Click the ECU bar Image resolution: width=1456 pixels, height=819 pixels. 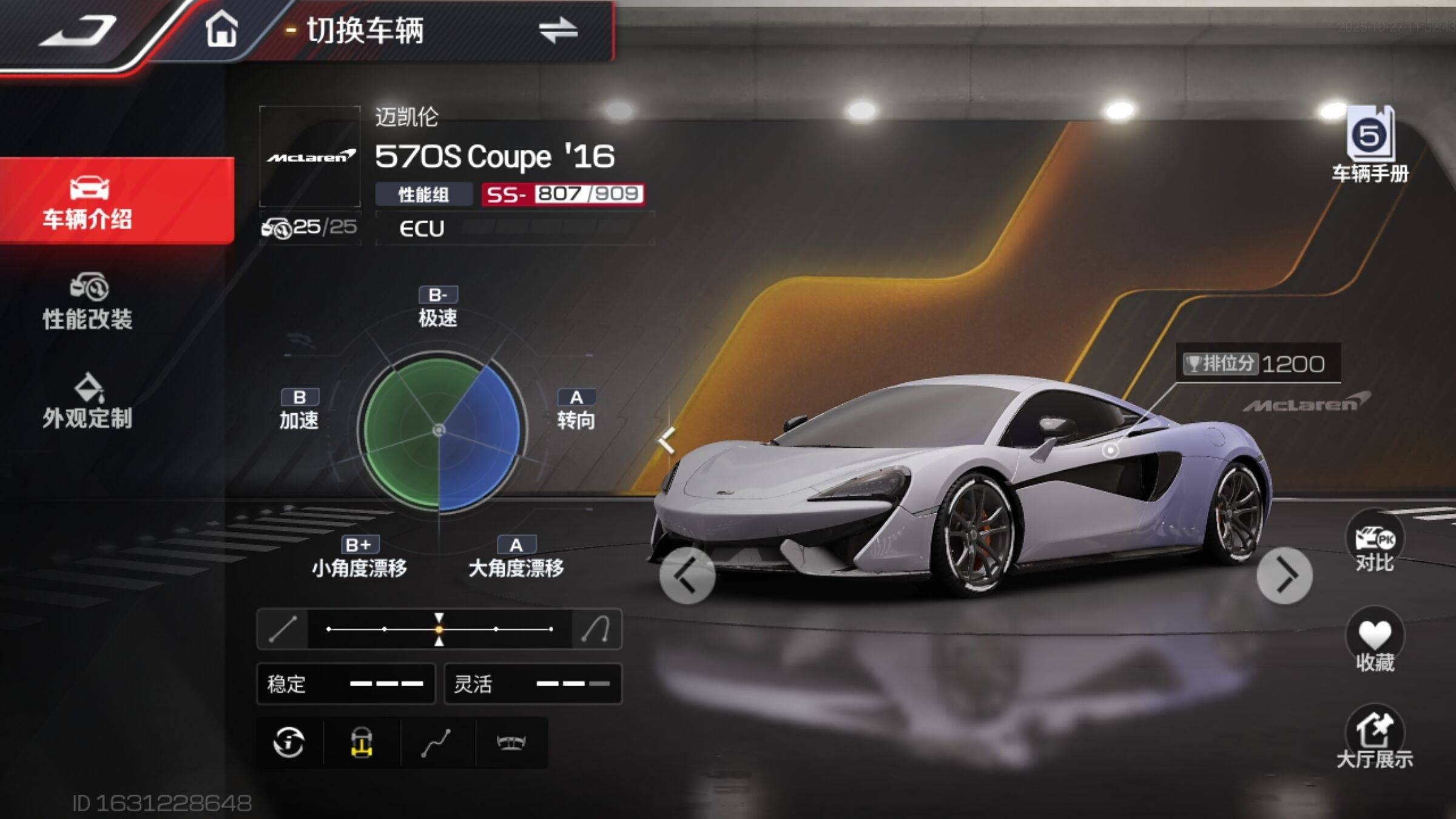pyautogui.click(x=514, y=228)
